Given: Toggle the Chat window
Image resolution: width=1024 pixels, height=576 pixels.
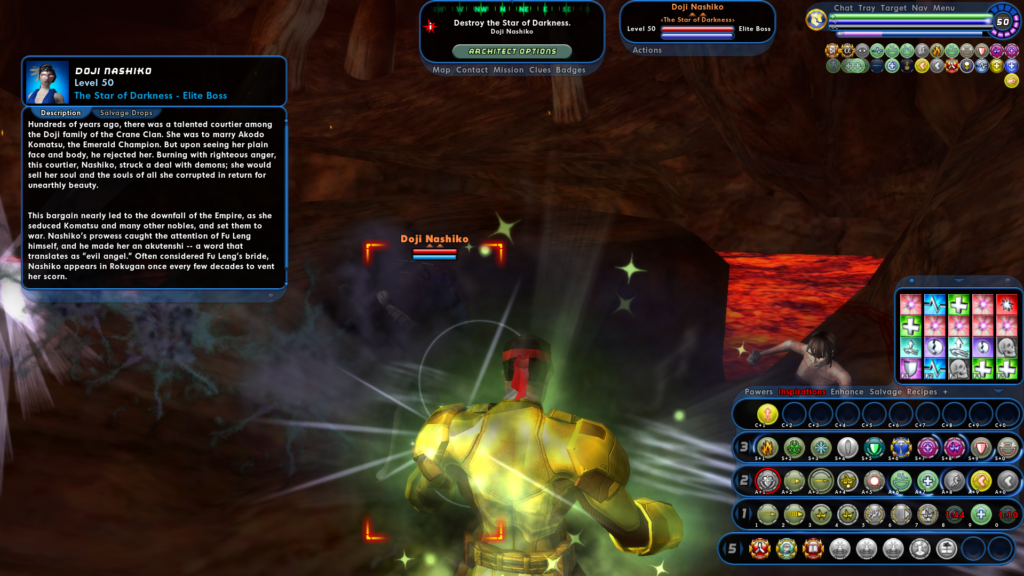Looking at the screenshot, I should pos(843,8).
